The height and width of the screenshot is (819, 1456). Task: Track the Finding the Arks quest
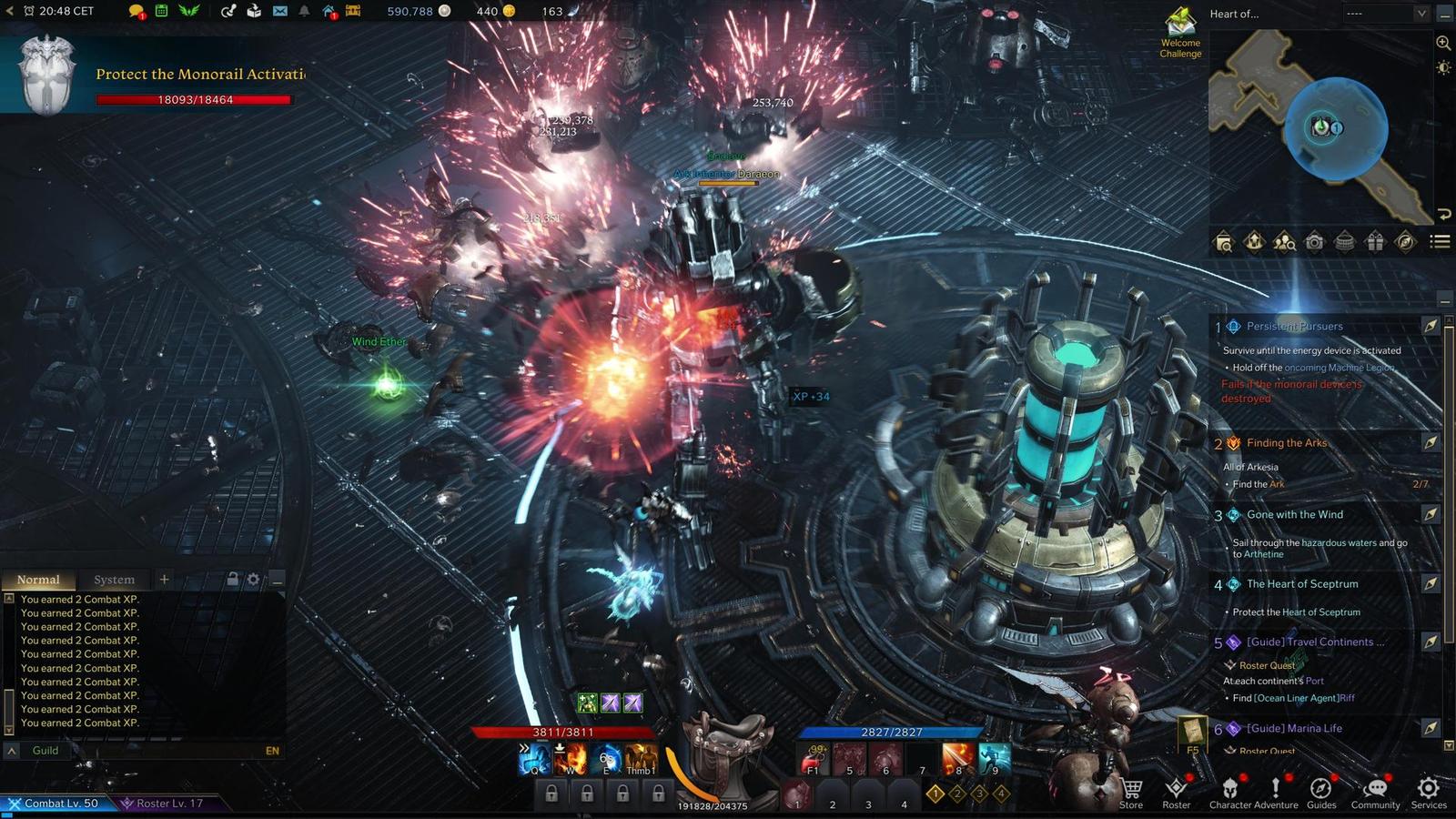1431,443
